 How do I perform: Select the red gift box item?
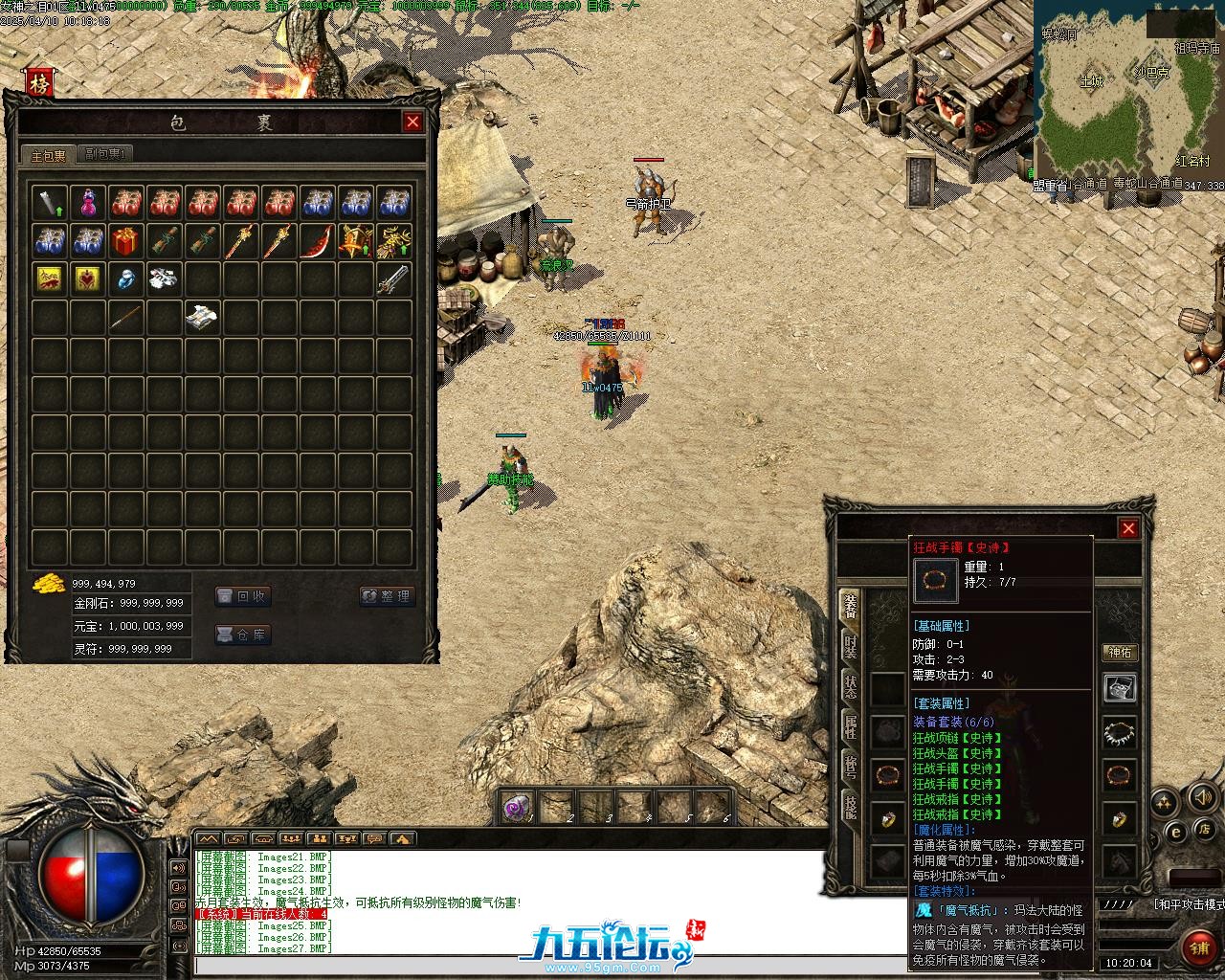126,241
